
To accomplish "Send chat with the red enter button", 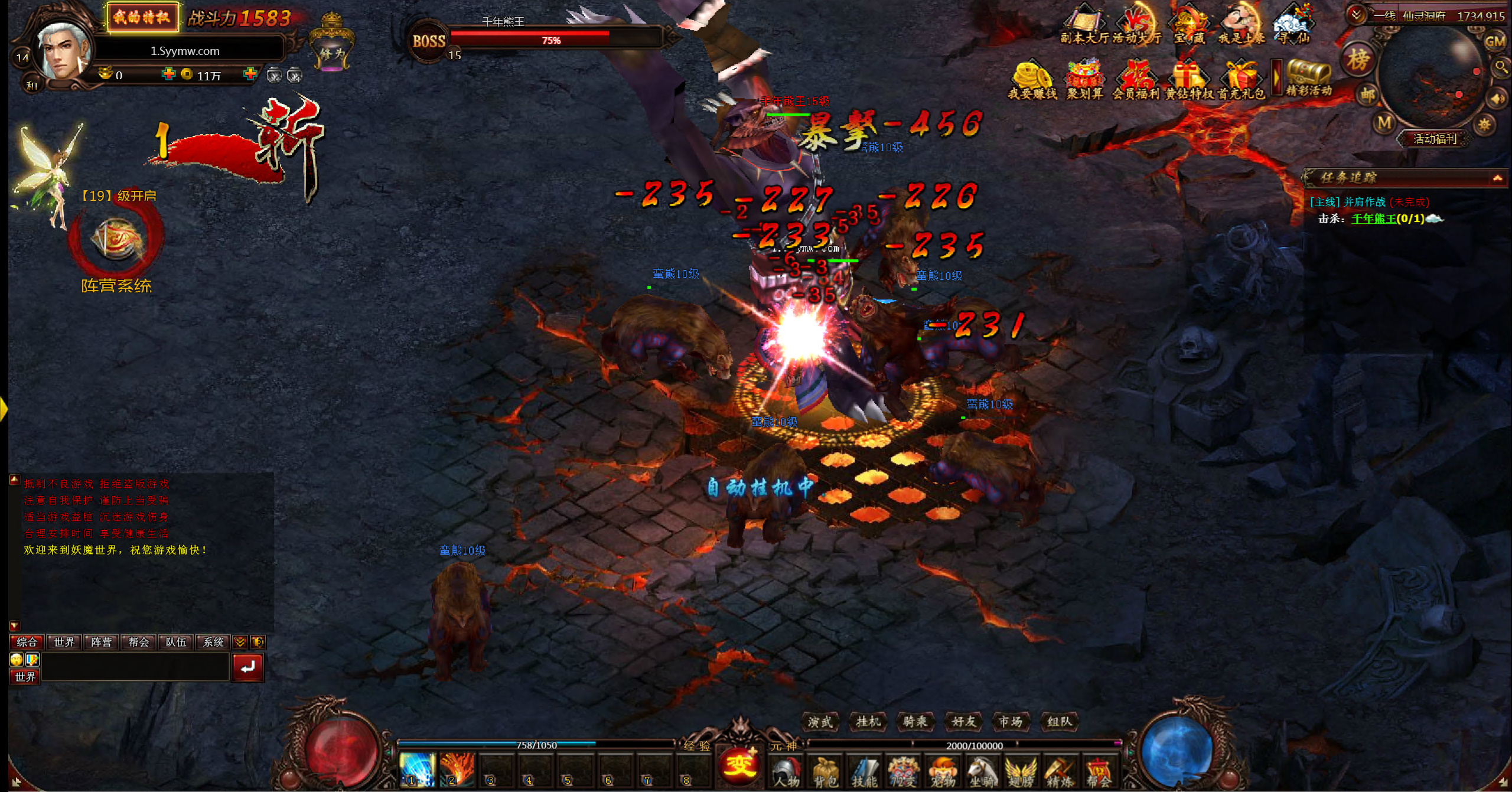I will [247, 667].
